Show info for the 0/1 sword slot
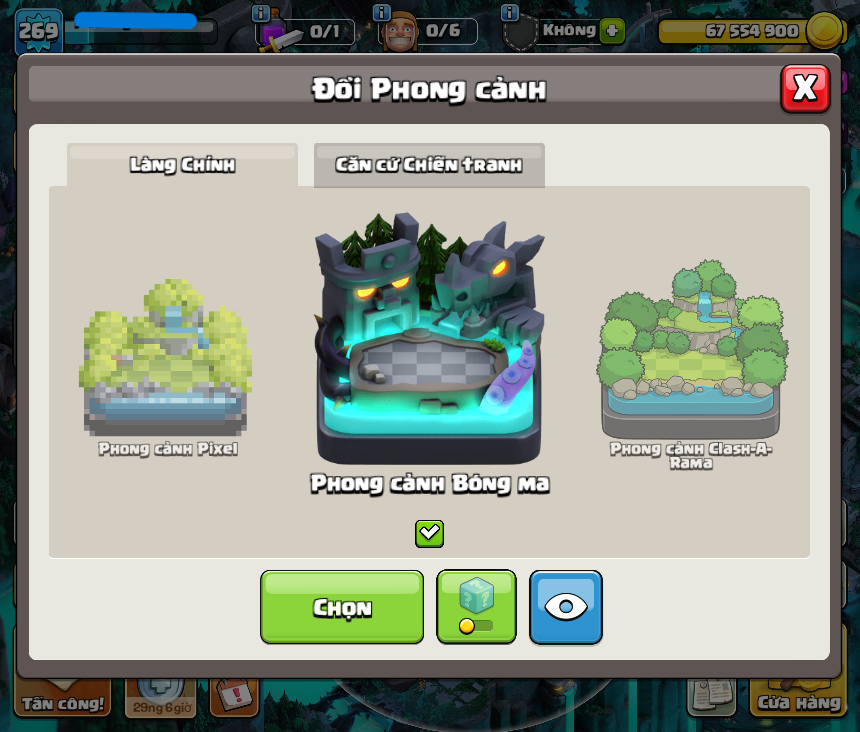Screen dimensions: 860x732 point(261,13)
